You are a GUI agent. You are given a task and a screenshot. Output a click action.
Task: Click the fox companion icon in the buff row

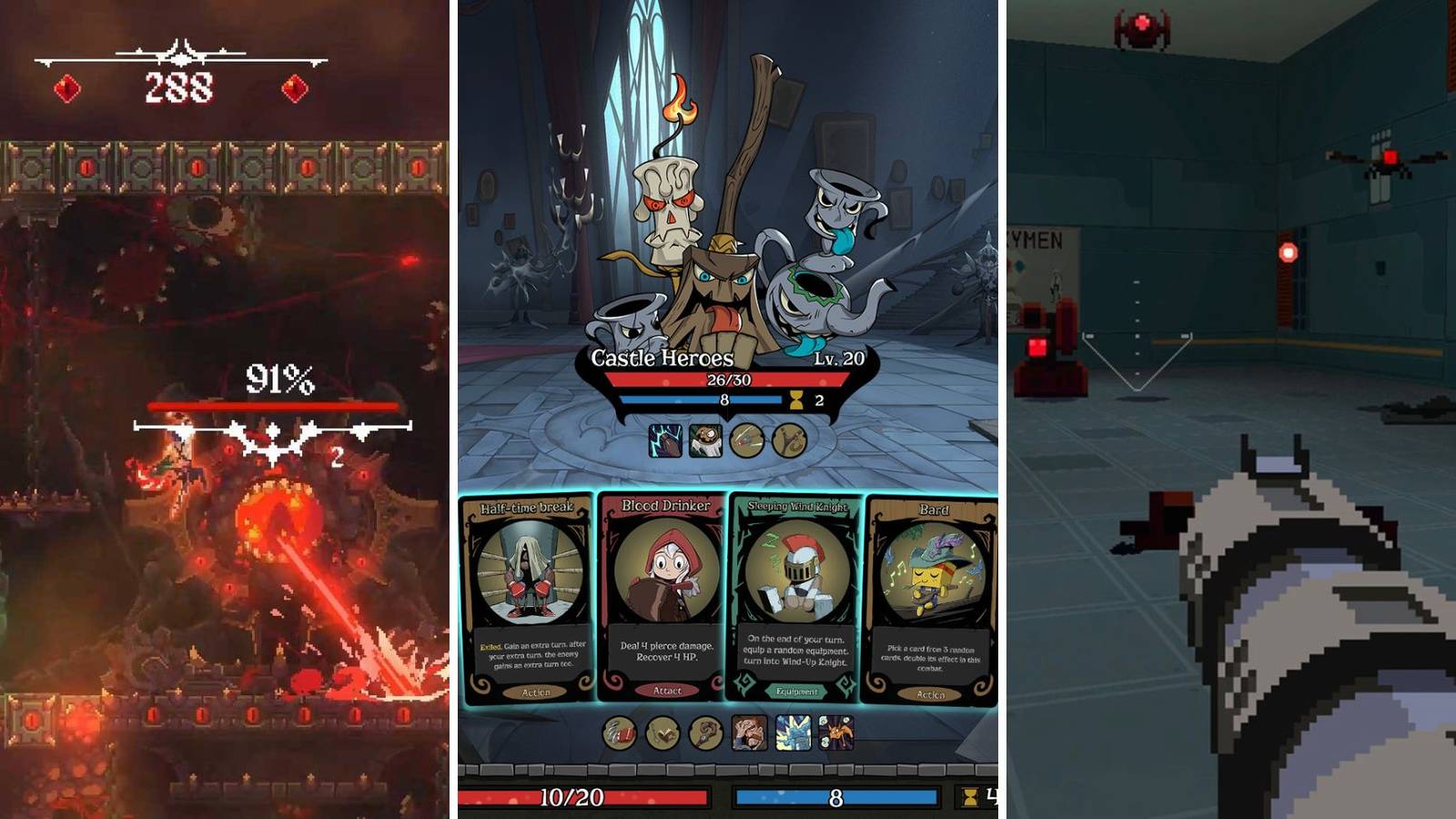tap(837, 733)
